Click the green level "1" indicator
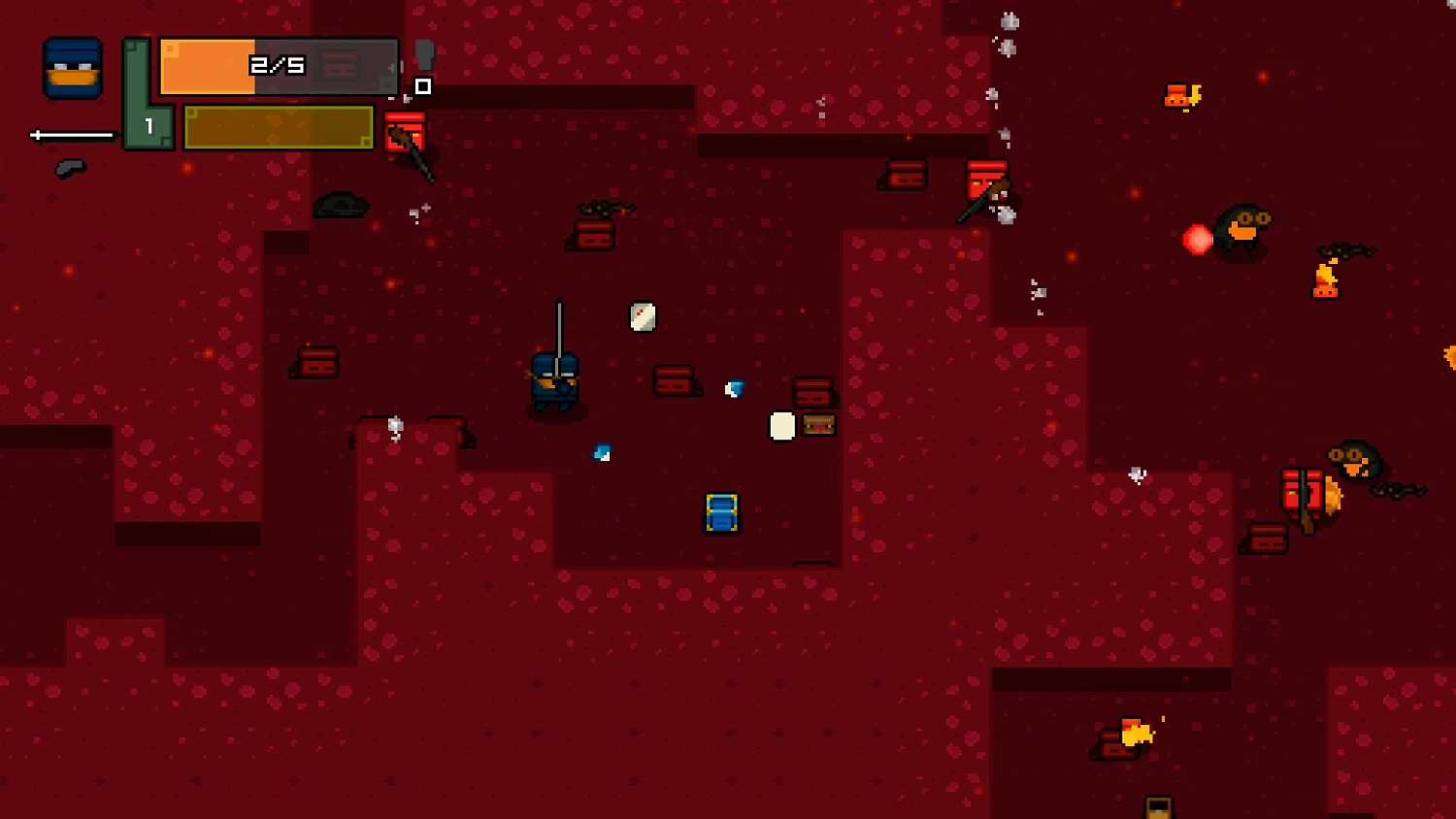 click(x=148, y=124)
